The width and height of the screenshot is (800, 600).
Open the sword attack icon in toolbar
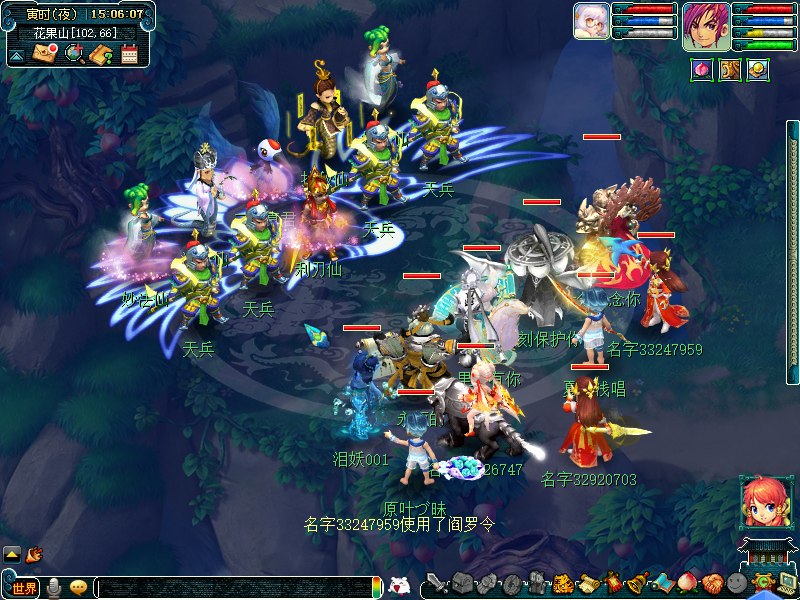click(x=436, y=584)
